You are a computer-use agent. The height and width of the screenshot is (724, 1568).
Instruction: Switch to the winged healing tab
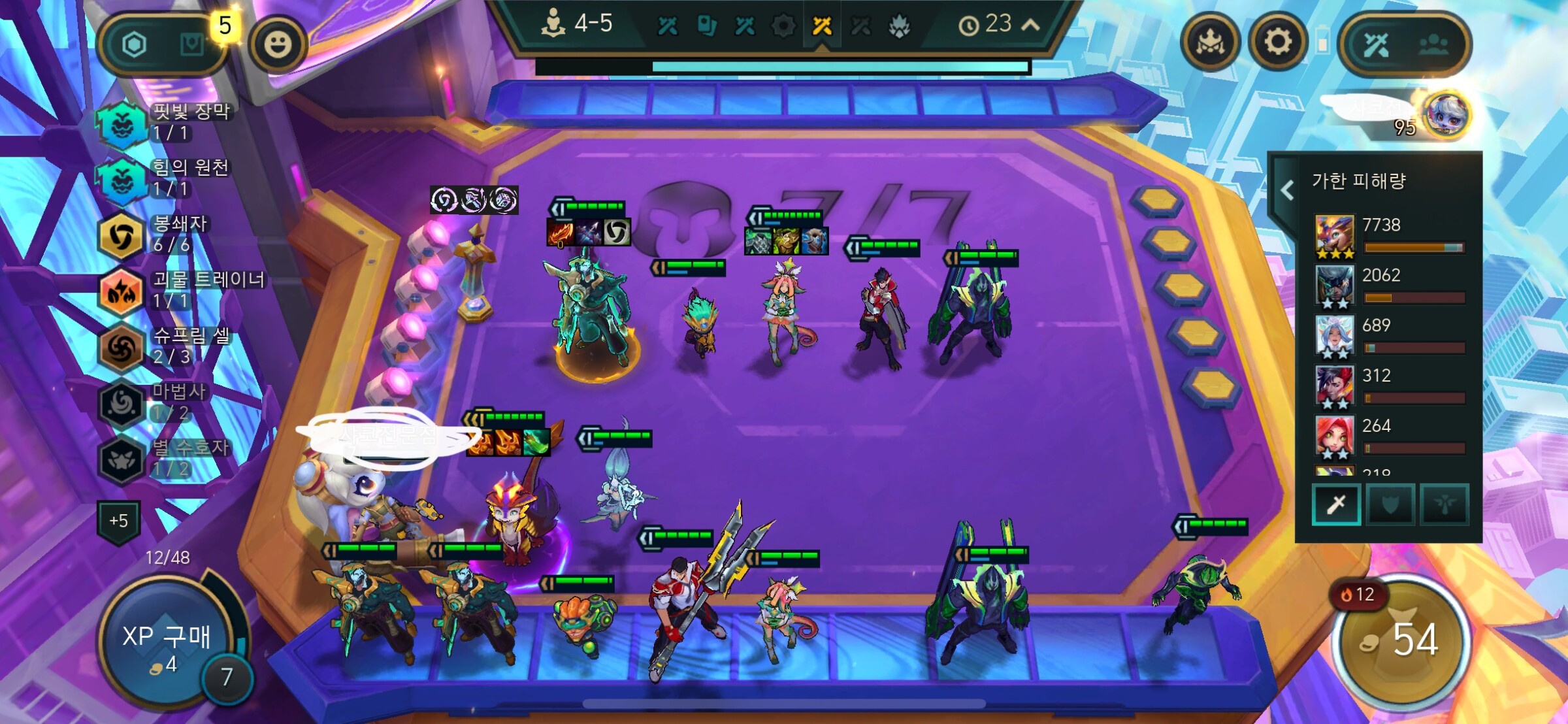[1444, 504]
